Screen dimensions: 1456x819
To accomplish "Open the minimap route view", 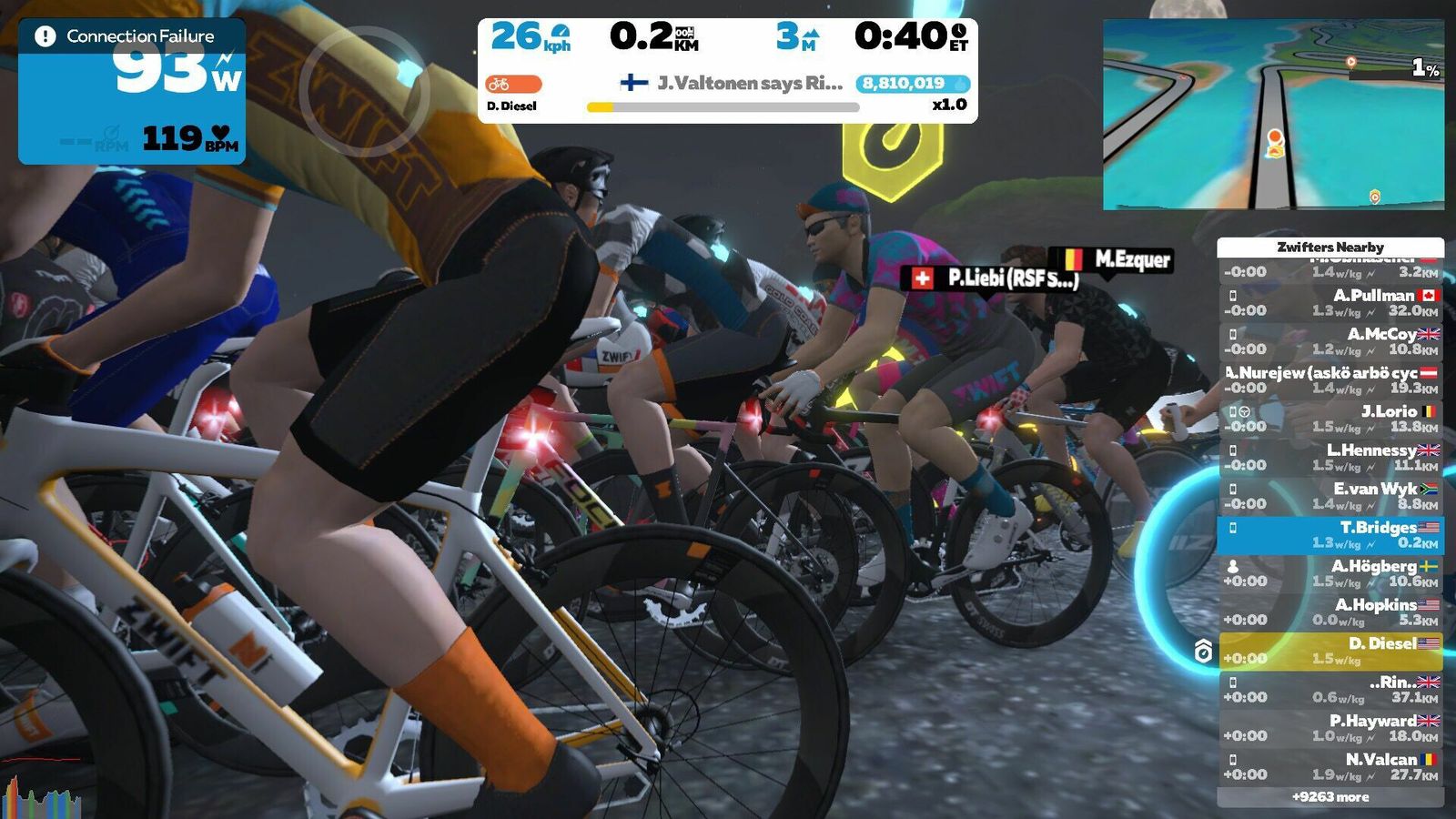I will (x=1272, y=115).
